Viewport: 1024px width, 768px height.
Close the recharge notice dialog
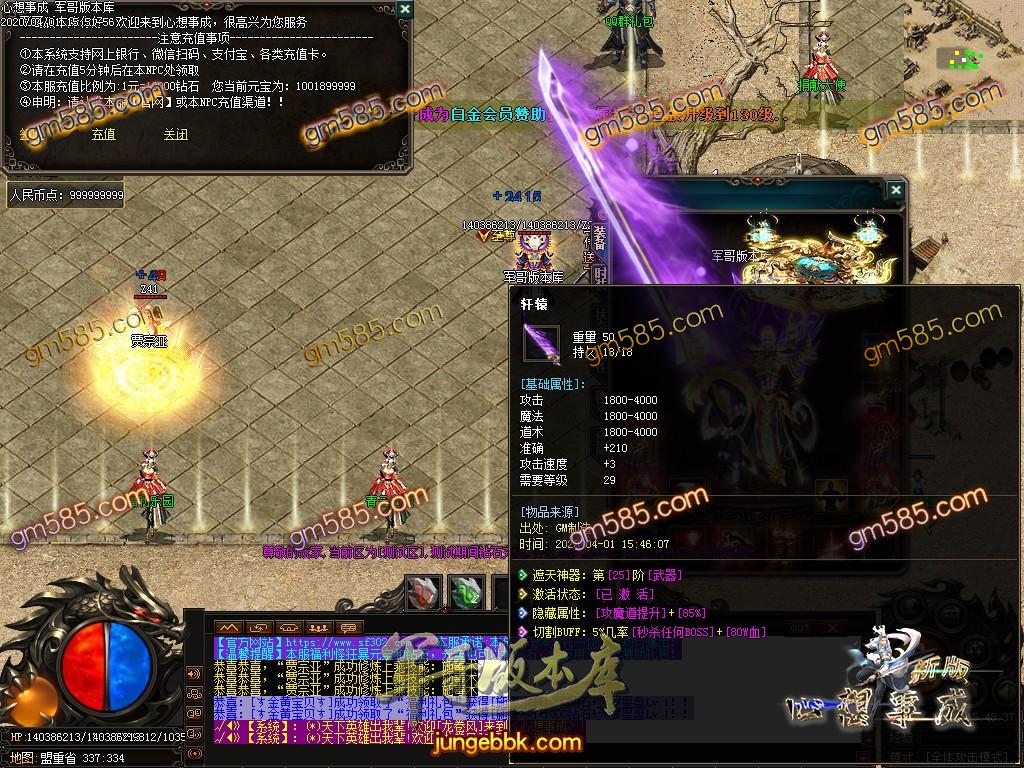[404, 9]
